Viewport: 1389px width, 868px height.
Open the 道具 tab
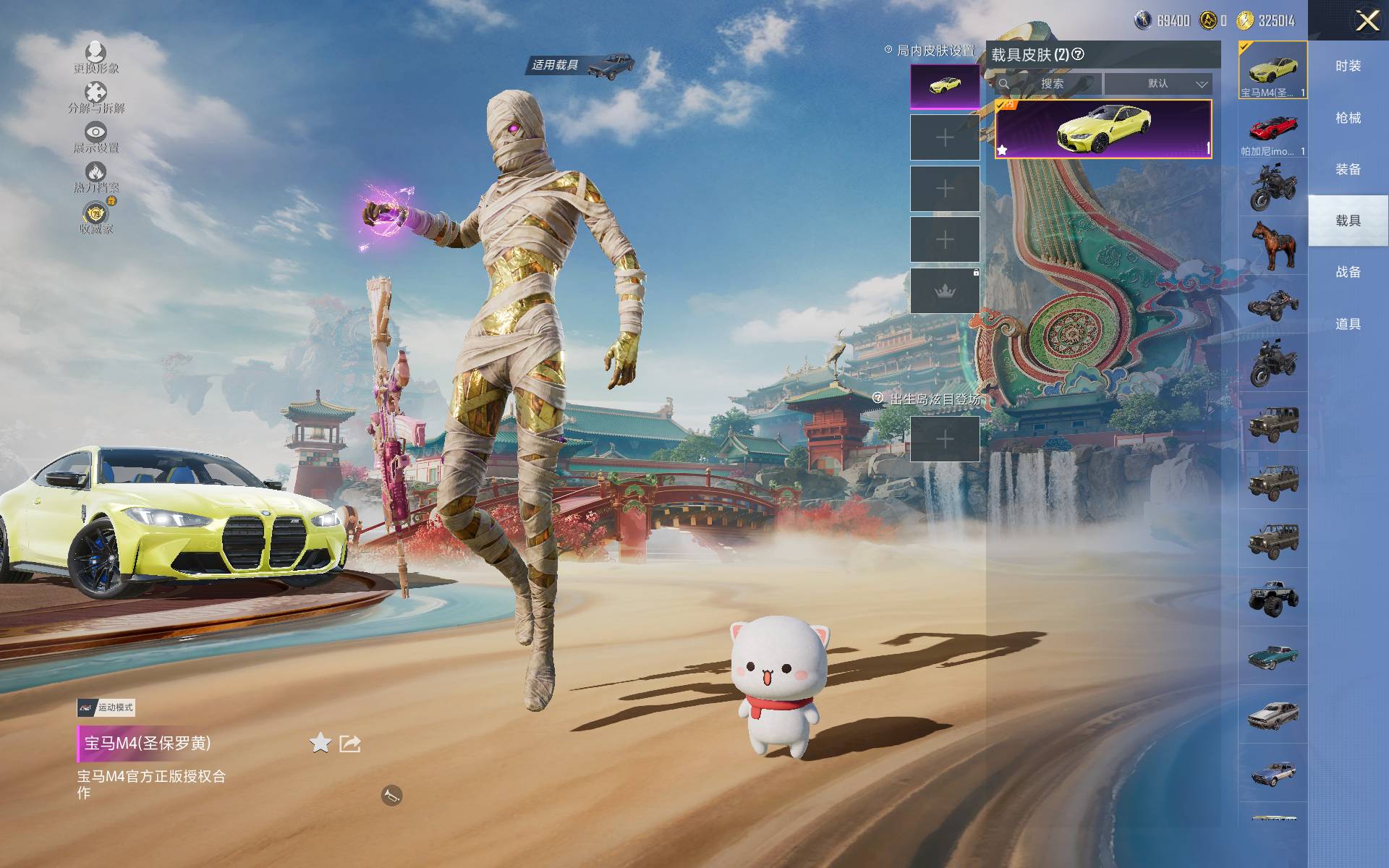(1348, 324)
